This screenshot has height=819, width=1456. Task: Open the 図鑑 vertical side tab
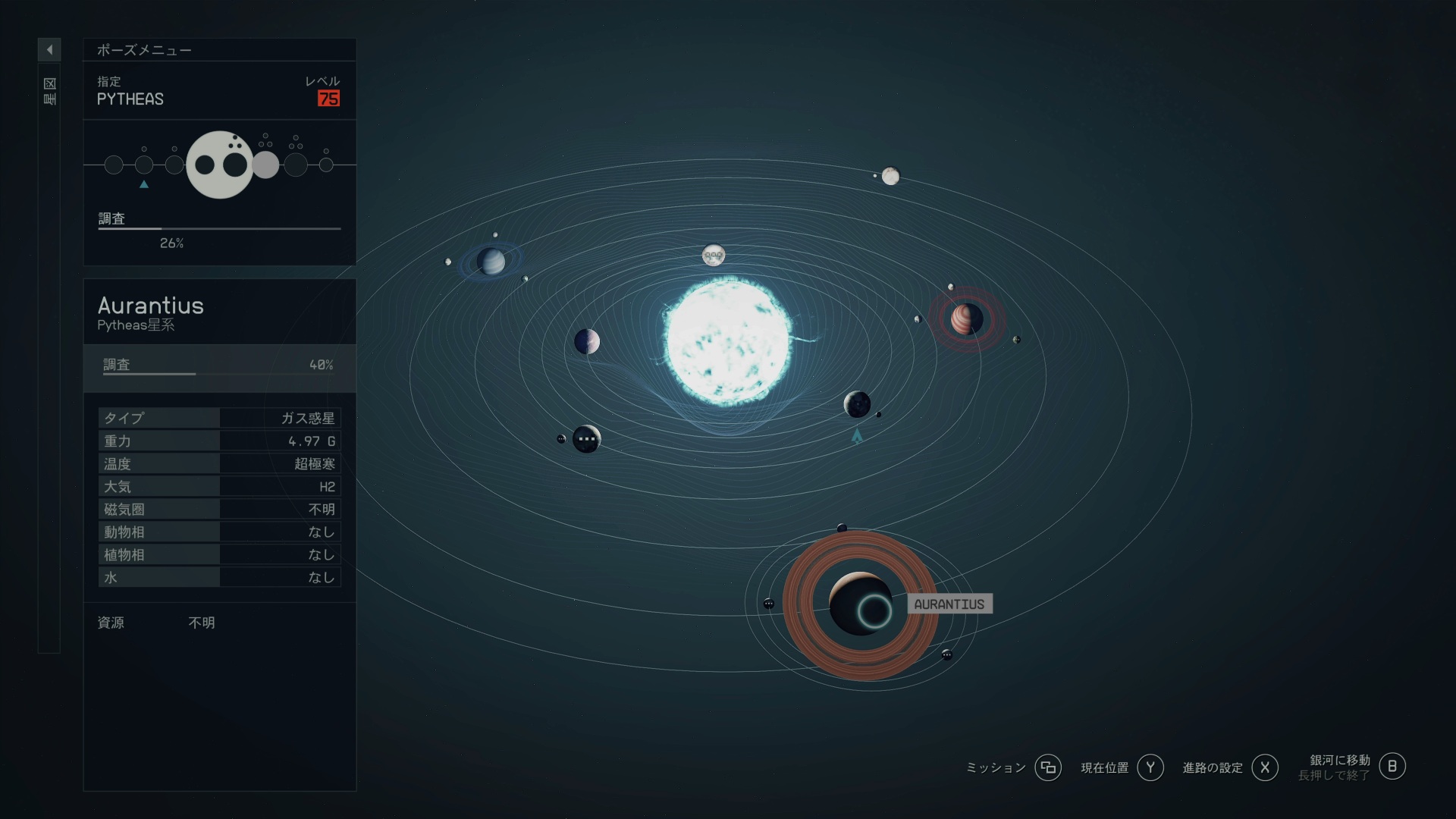pyautogui.click(x=49, y=91)
